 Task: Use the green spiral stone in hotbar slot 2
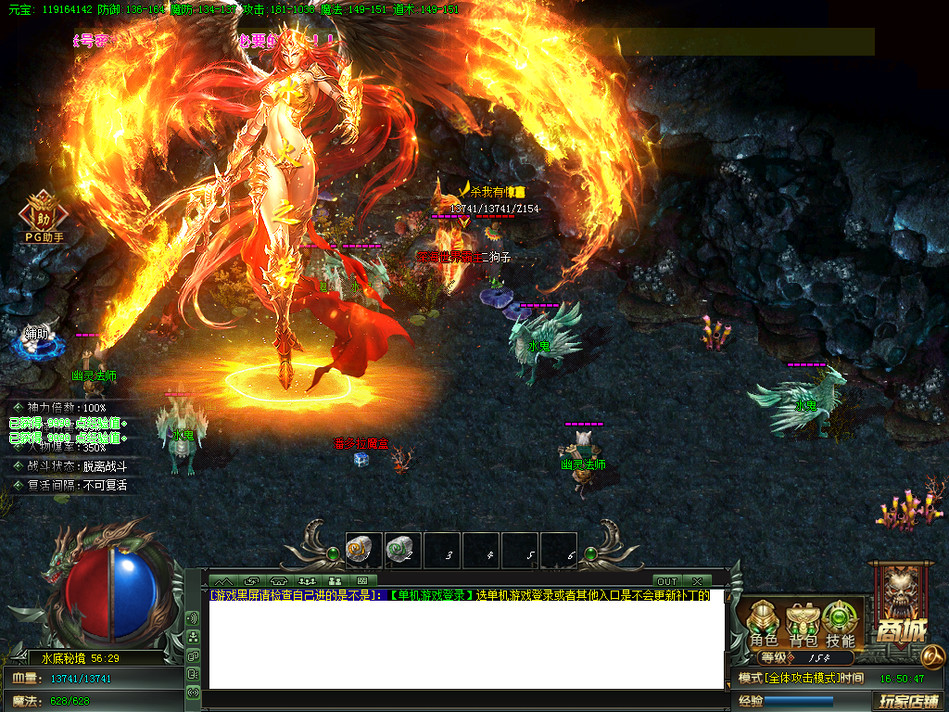[x=403, y=548]
